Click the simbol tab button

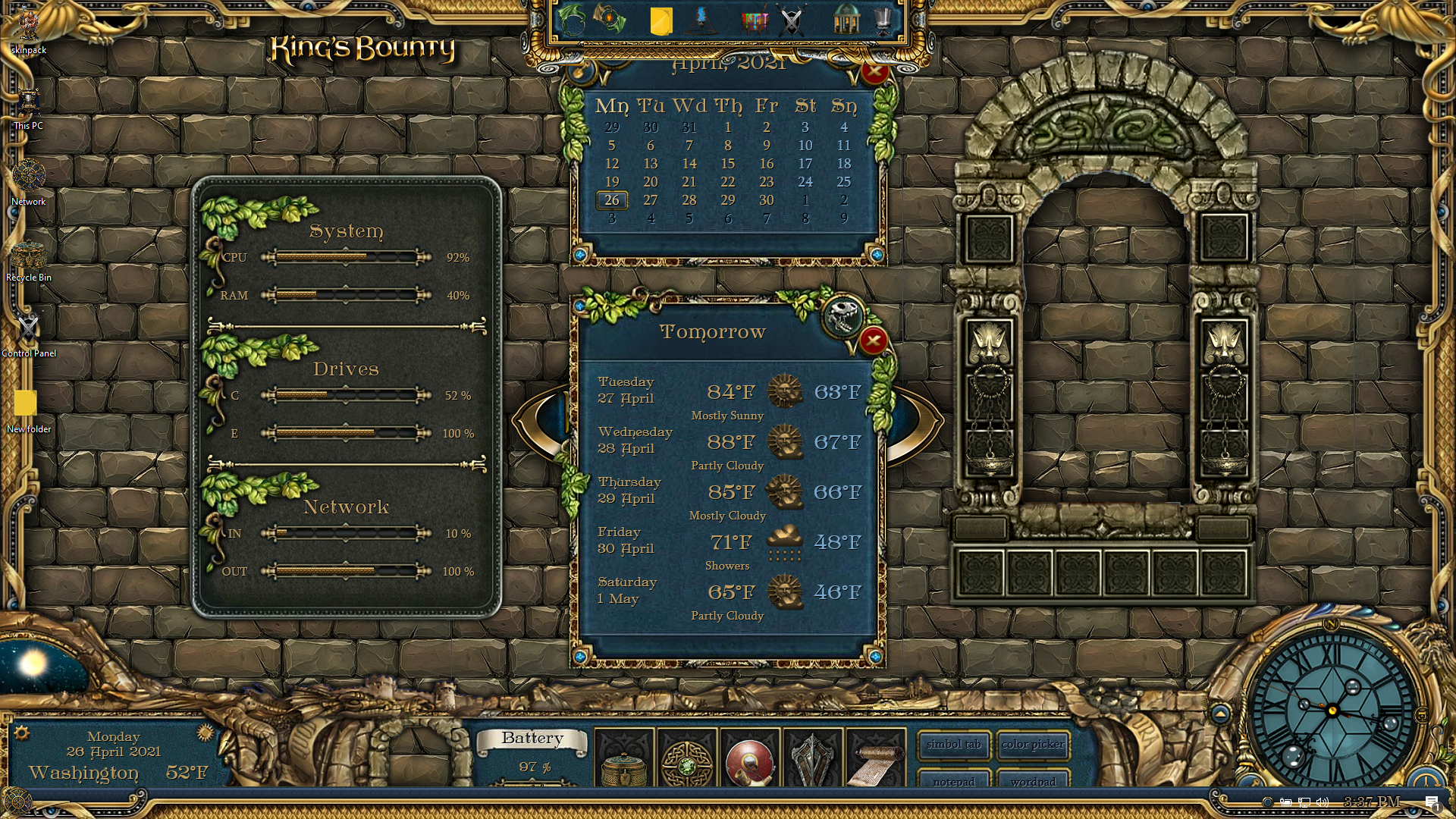point(953,745)
